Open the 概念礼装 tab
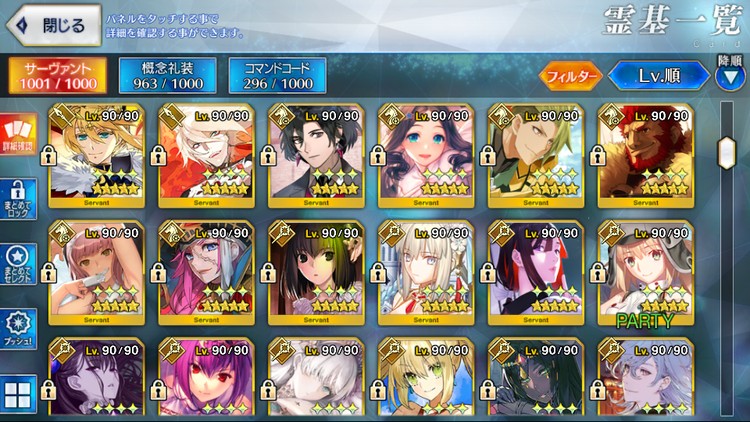 pos(166,76)
